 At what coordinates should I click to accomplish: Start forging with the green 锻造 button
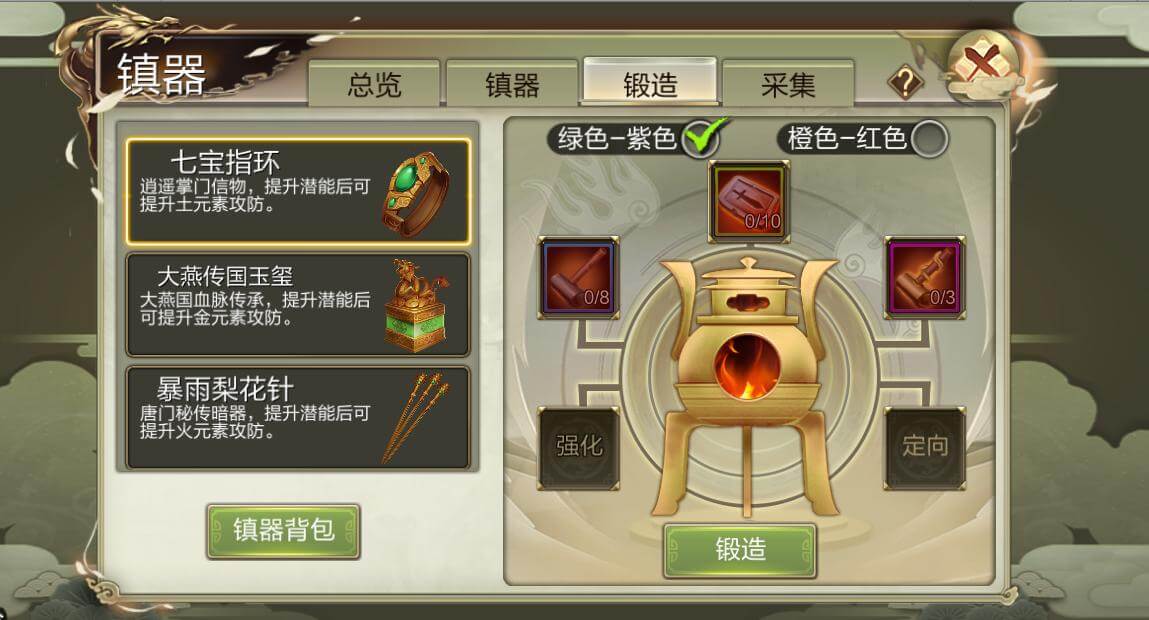click(740, 549)
